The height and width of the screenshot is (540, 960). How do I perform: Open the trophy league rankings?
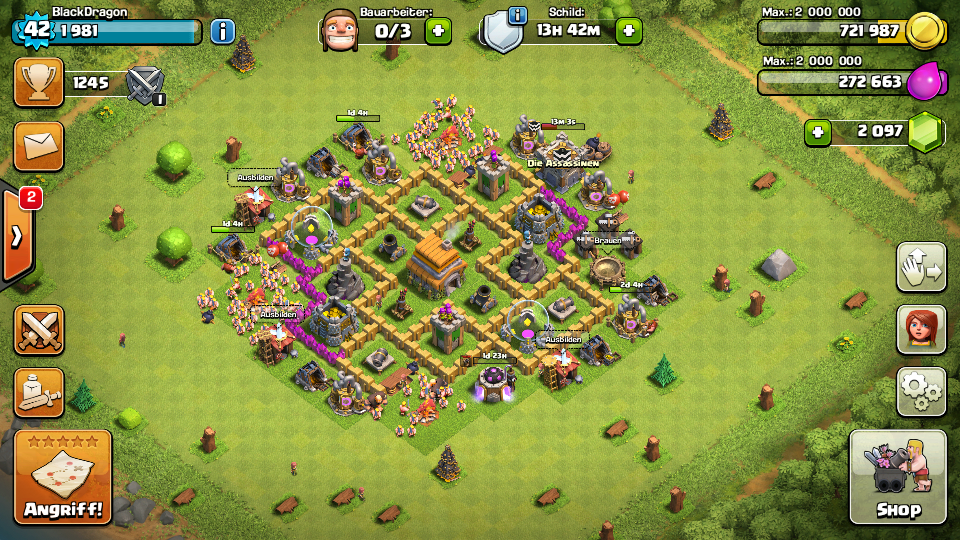pos(38,82)
